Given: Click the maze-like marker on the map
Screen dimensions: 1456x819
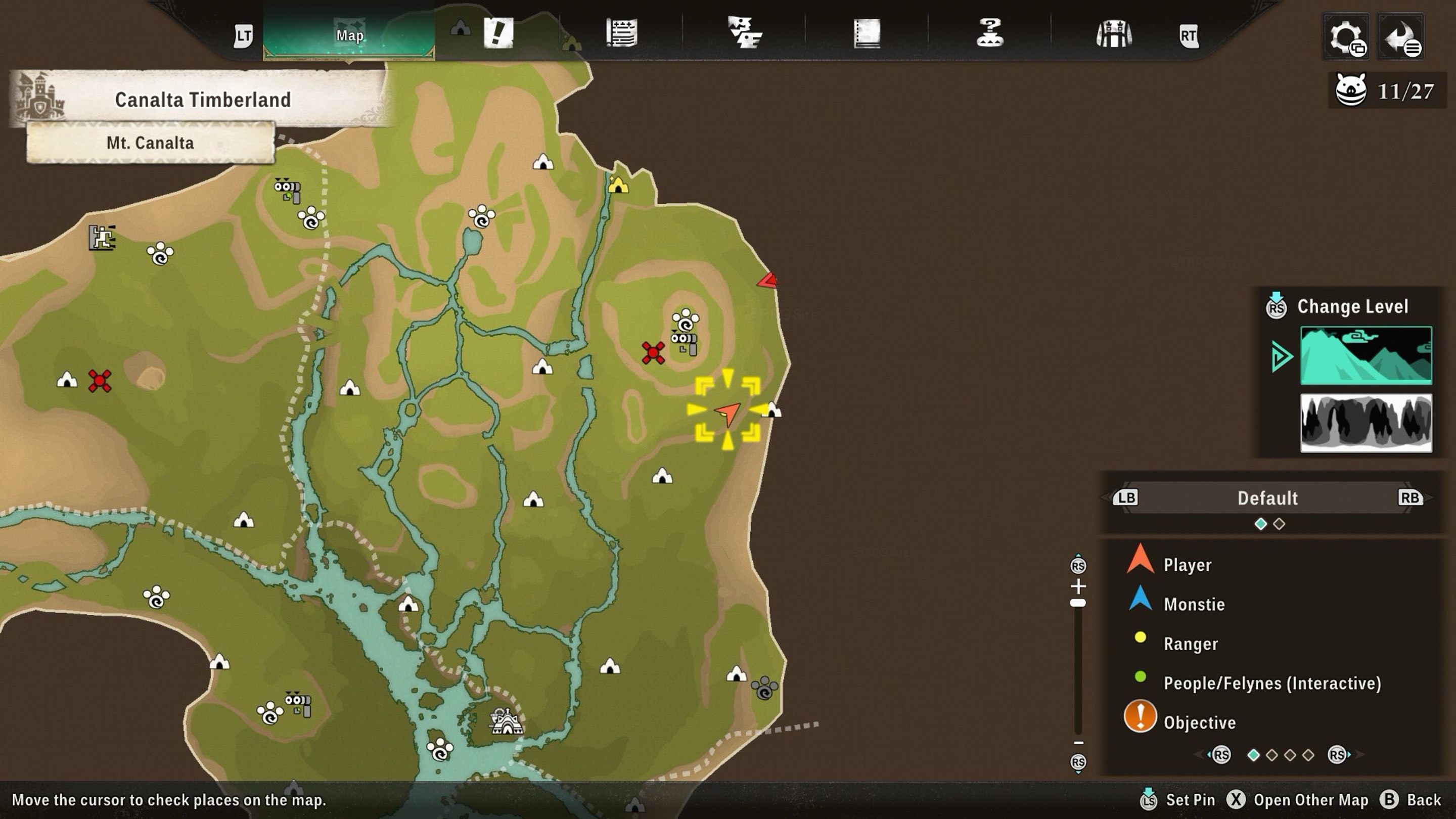Looking at the screenshot, I should (x=102, y=238).
